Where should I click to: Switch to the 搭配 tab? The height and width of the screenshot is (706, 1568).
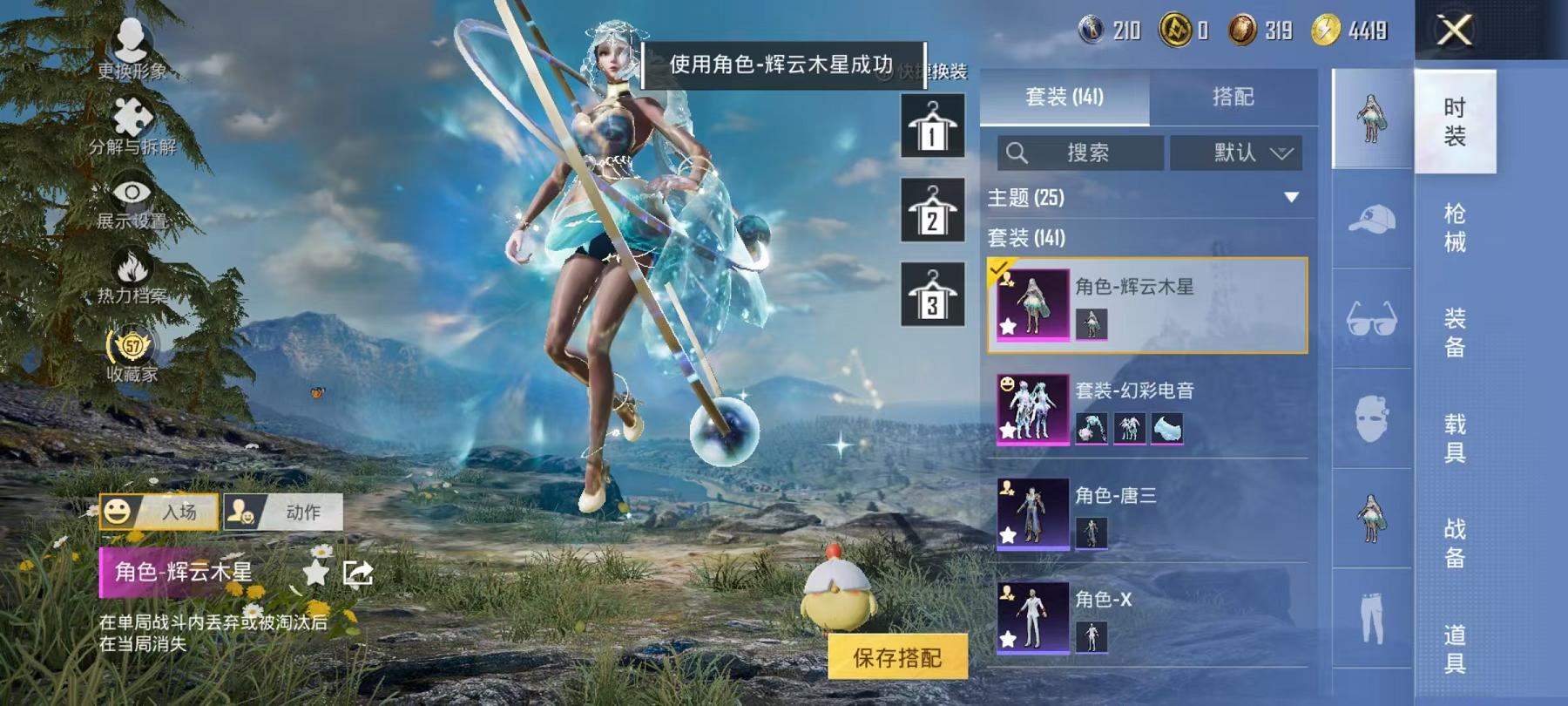tap(1233, 98)
